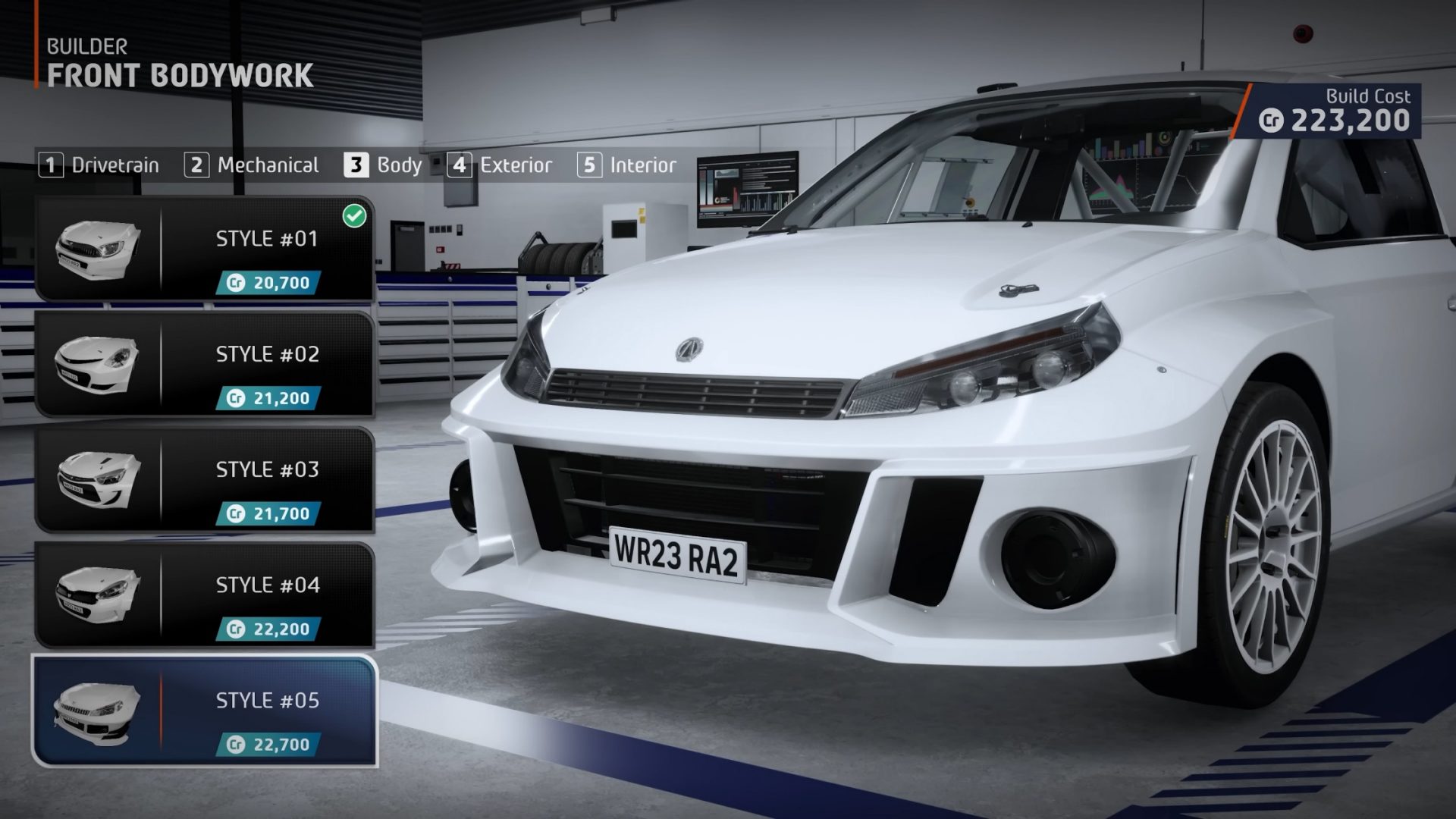Switch to the Exterior tab
Image resolution: width=1456 pixels, height=819 pixels.
tap(514, 165)
